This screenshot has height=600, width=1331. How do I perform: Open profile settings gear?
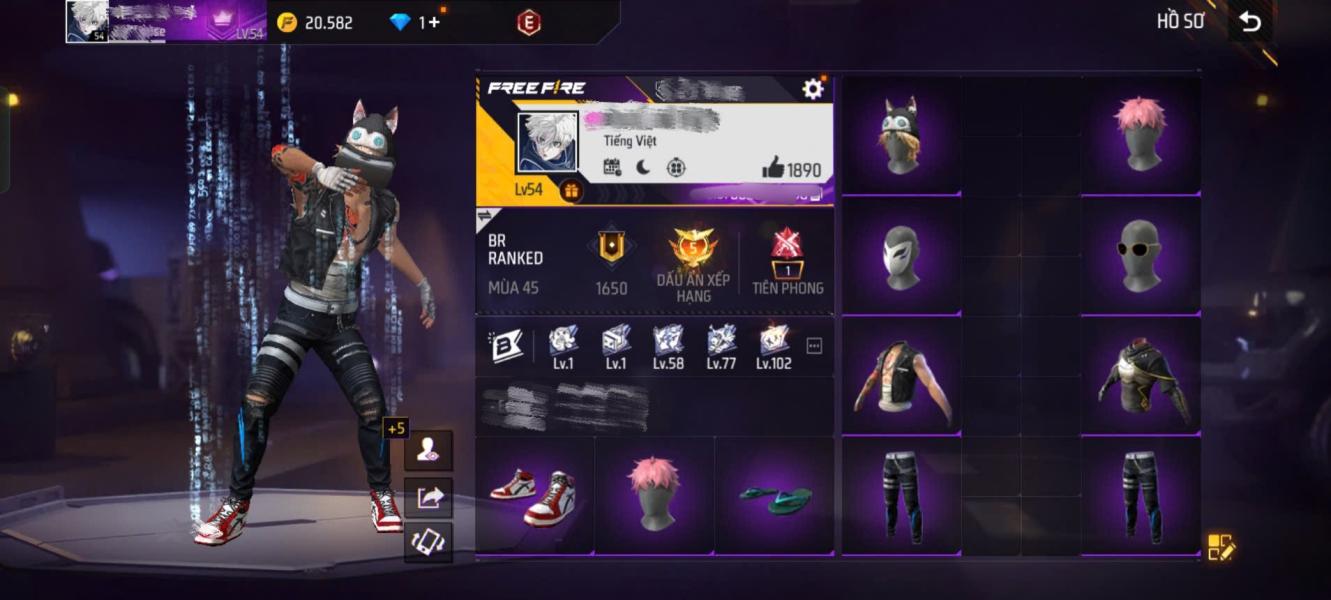click(x=813, y=89)
